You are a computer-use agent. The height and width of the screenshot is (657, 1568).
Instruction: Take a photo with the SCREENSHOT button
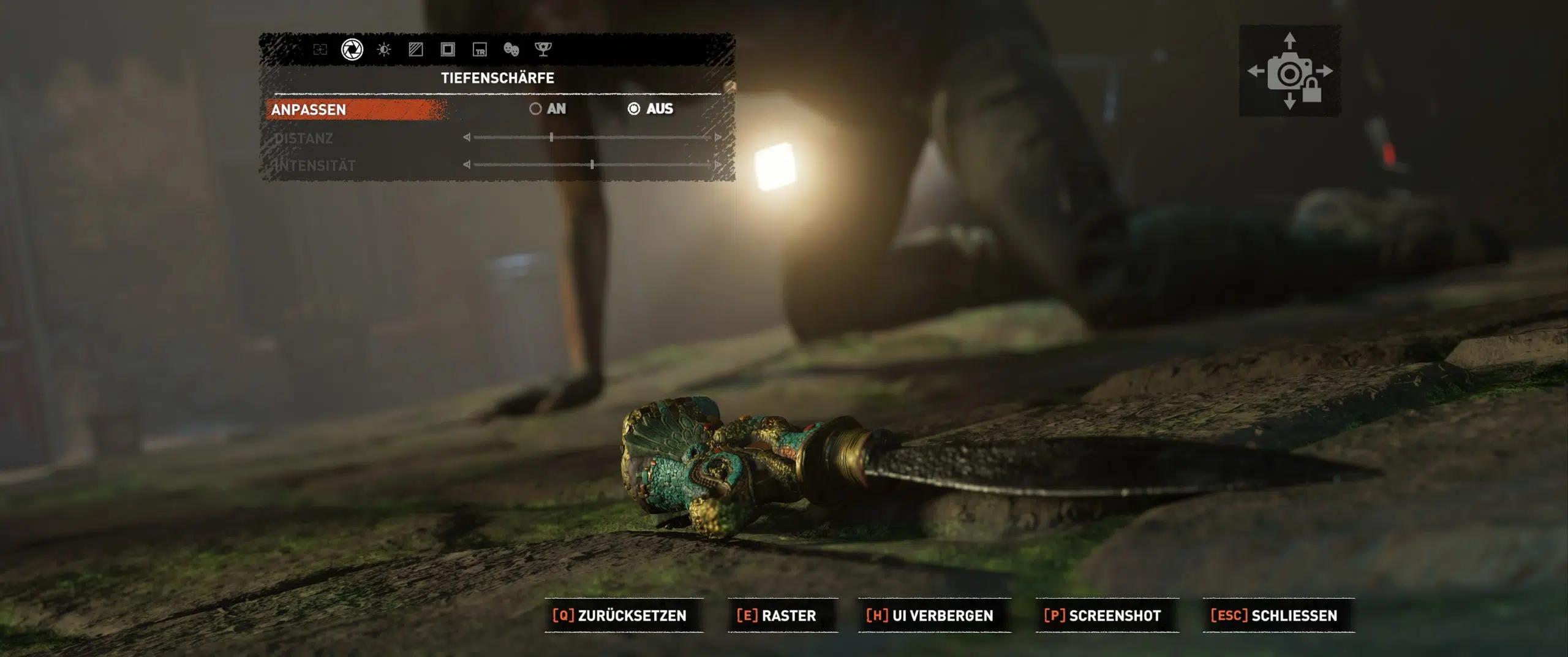tap(1102, 615)
